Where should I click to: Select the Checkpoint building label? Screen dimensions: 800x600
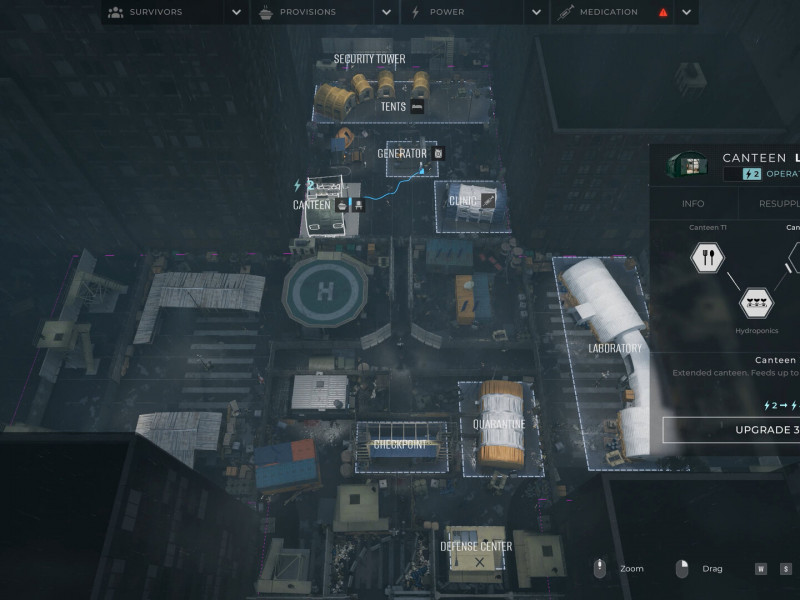pyautogui.click(x=400, y=444)
